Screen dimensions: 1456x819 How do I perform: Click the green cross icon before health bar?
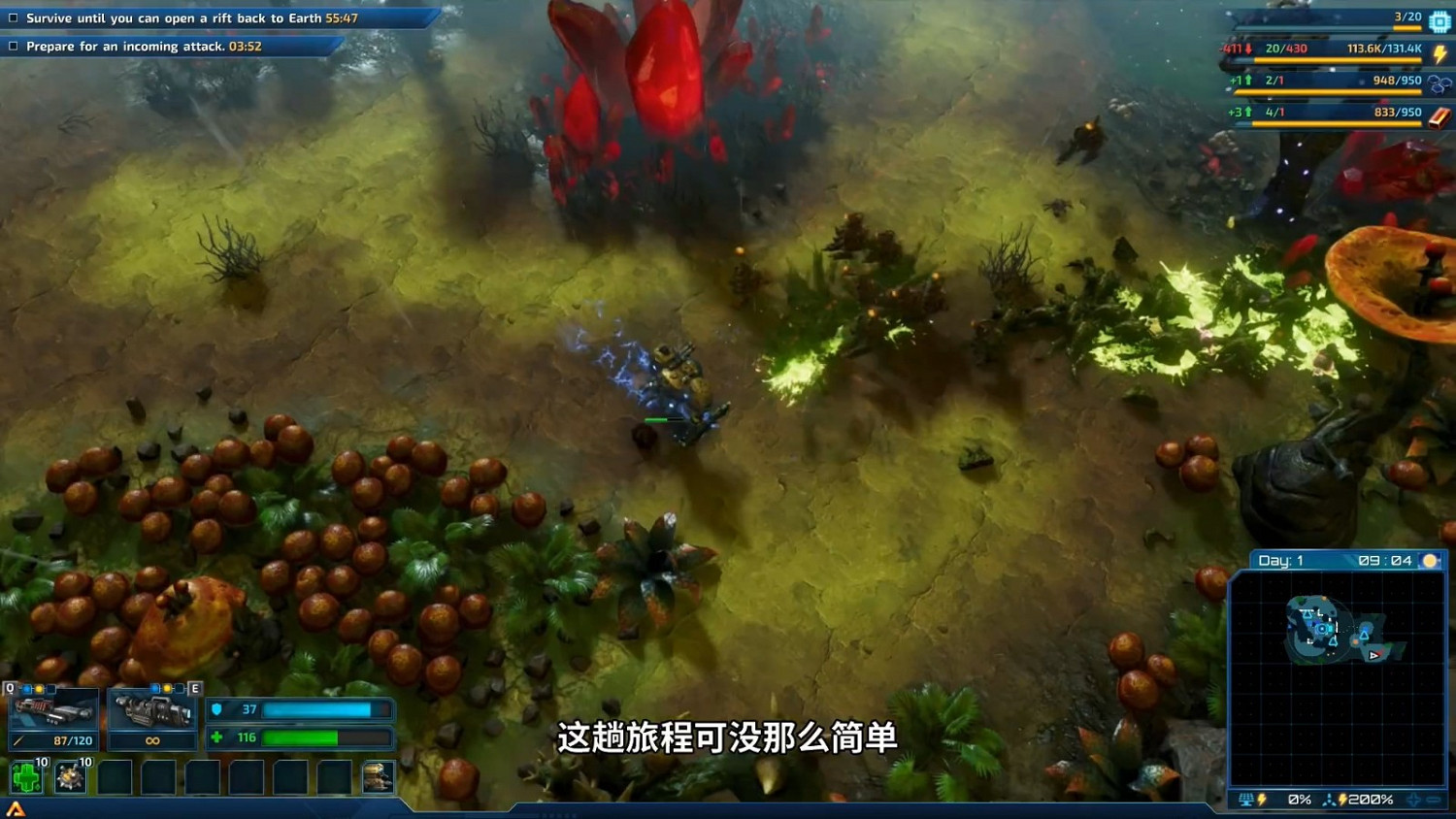point(215,737)
